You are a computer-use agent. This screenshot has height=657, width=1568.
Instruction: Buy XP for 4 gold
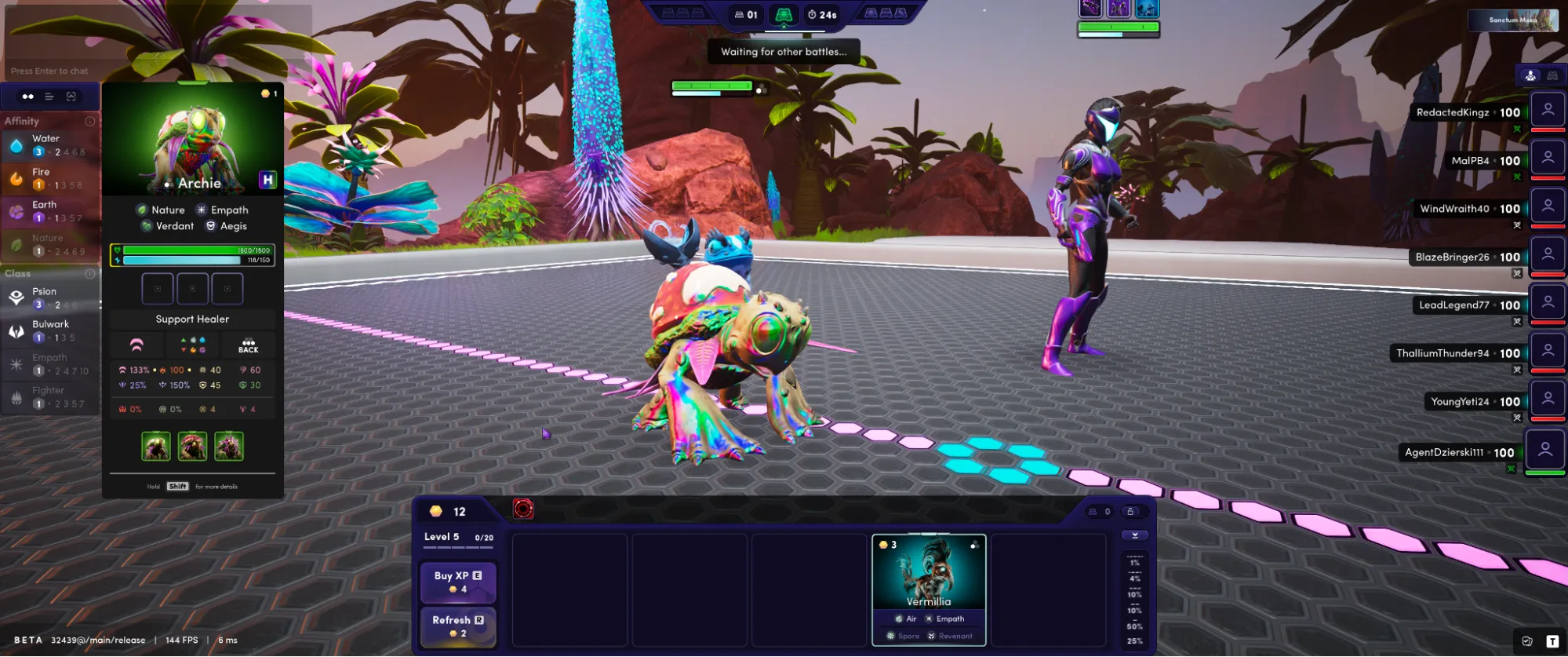pyautogui.click(x=458, y=582)
